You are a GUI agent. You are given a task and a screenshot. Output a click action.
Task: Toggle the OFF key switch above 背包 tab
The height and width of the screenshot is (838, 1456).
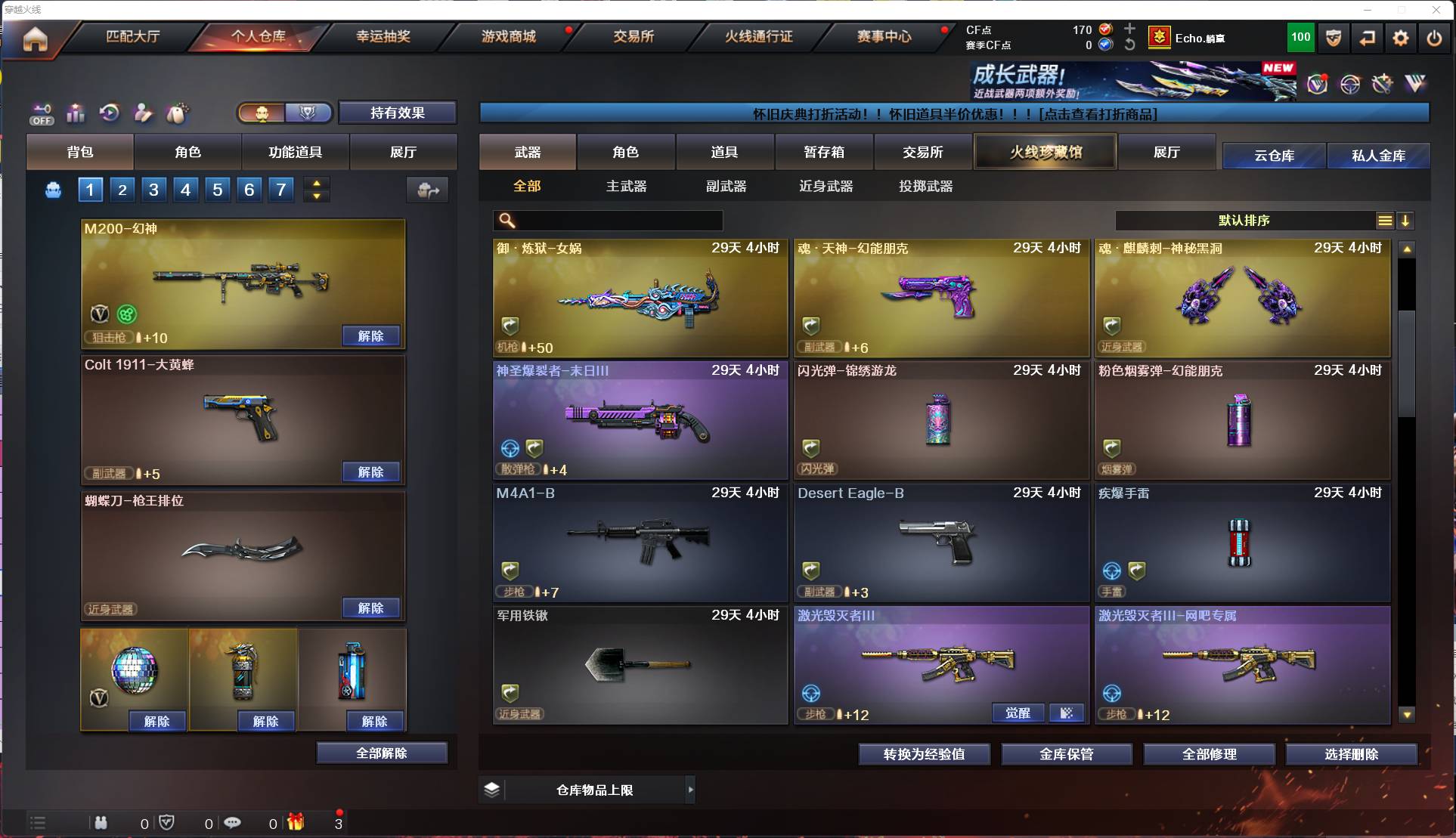(x=42, y=113)
